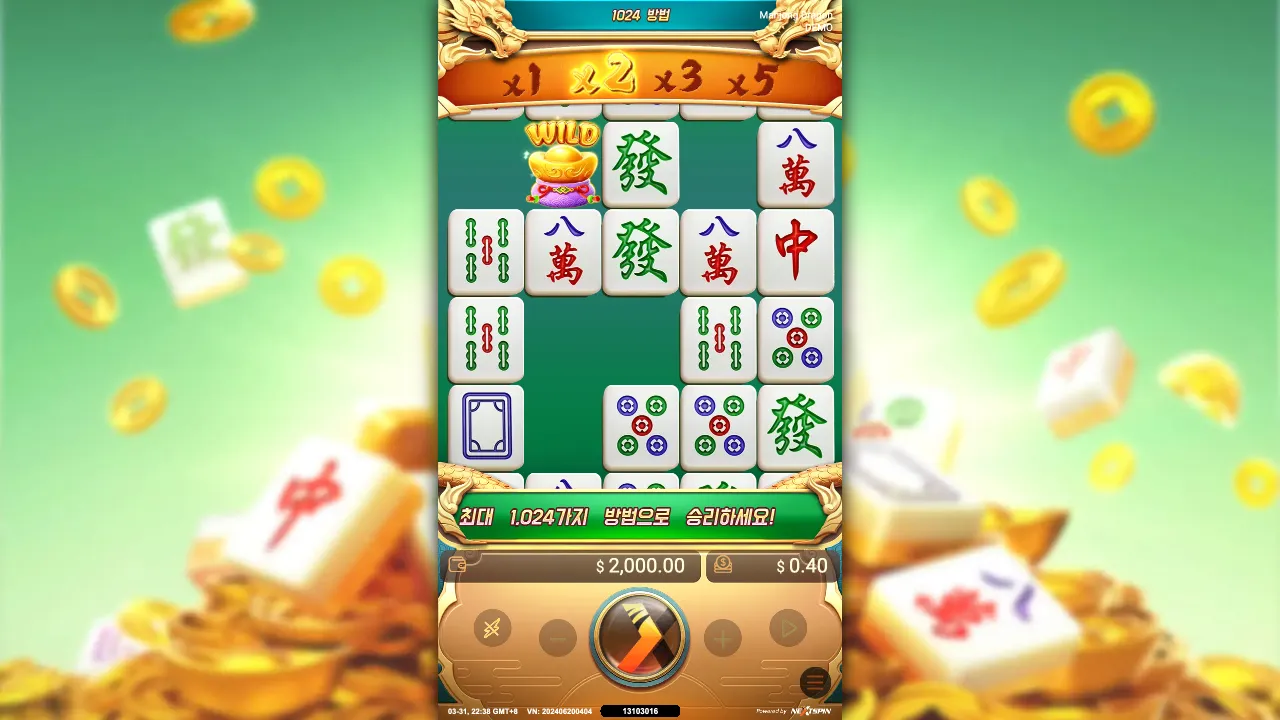Select the blank white tile on the board
The width and height of the screenshot is (1280, 720).
pos(486,426)
